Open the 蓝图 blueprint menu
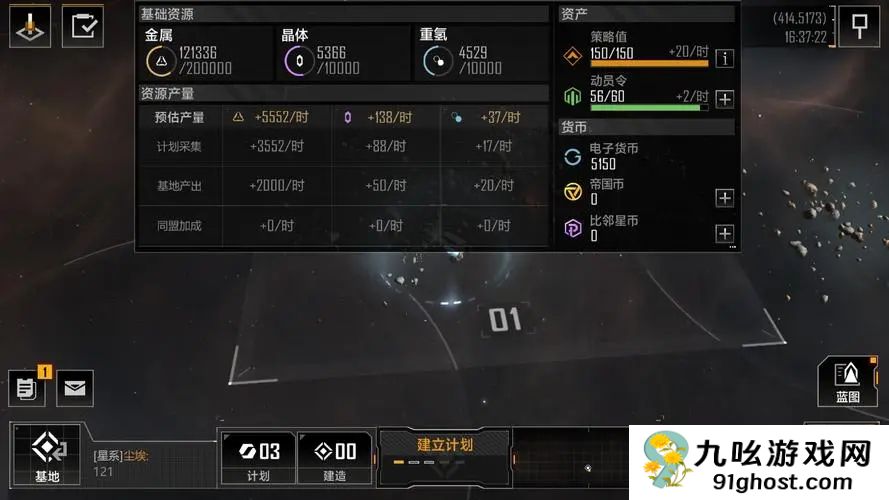889x500 pixels. 848,382
